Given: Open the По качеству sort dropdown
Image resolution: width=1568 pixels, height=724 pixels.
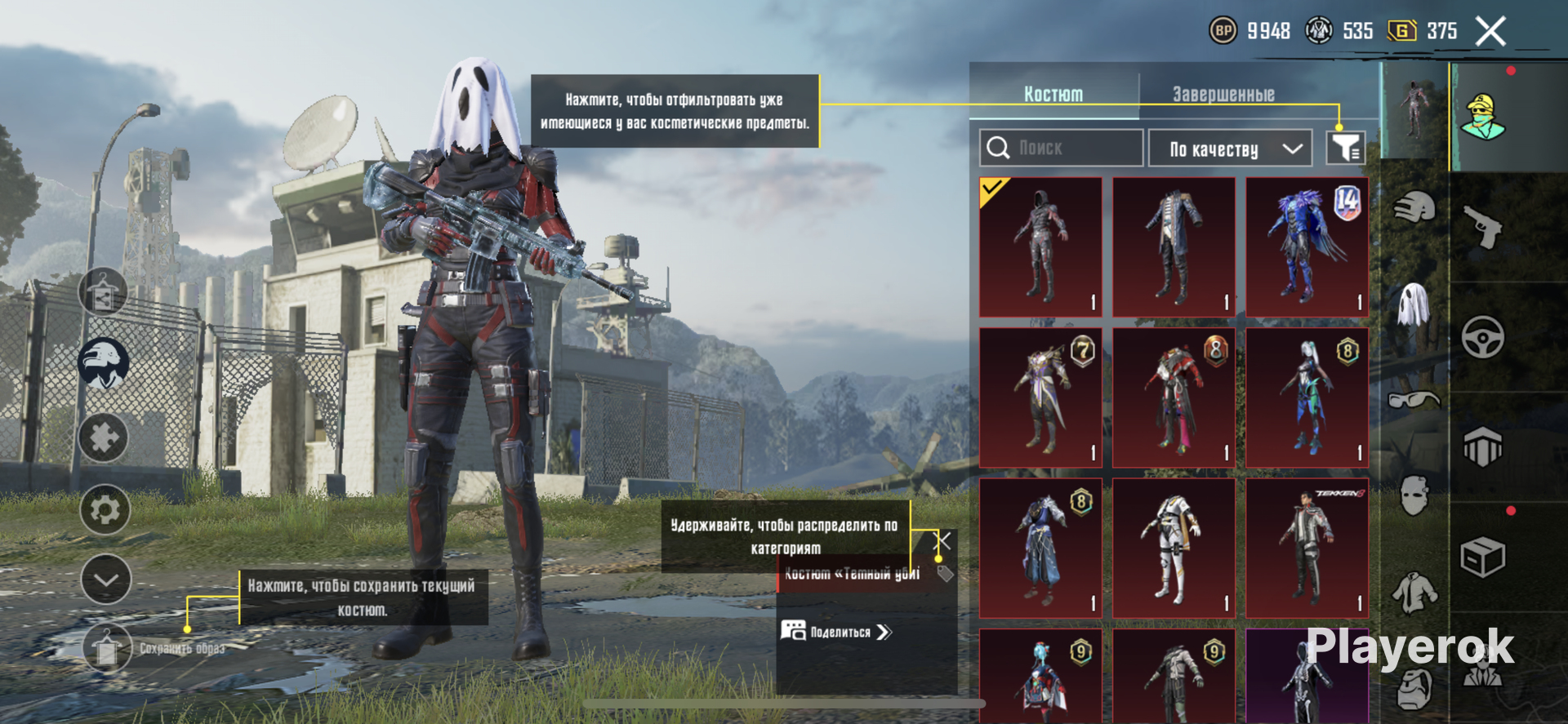Looking at the screenshot, I should [1230, 149].
